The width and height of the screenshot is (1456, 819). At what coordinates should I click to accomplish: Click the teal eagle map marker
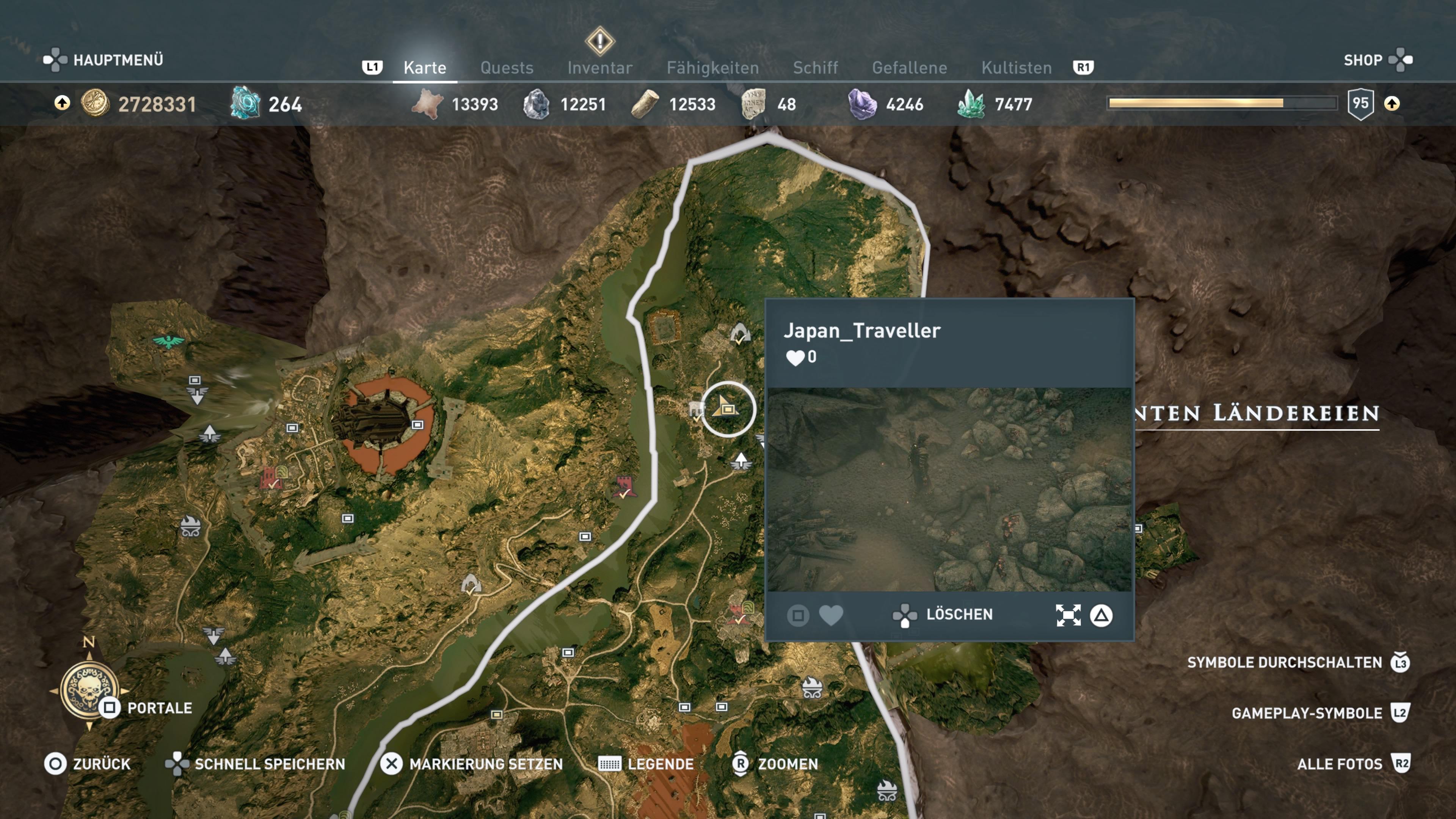click(x=168, y=341)
